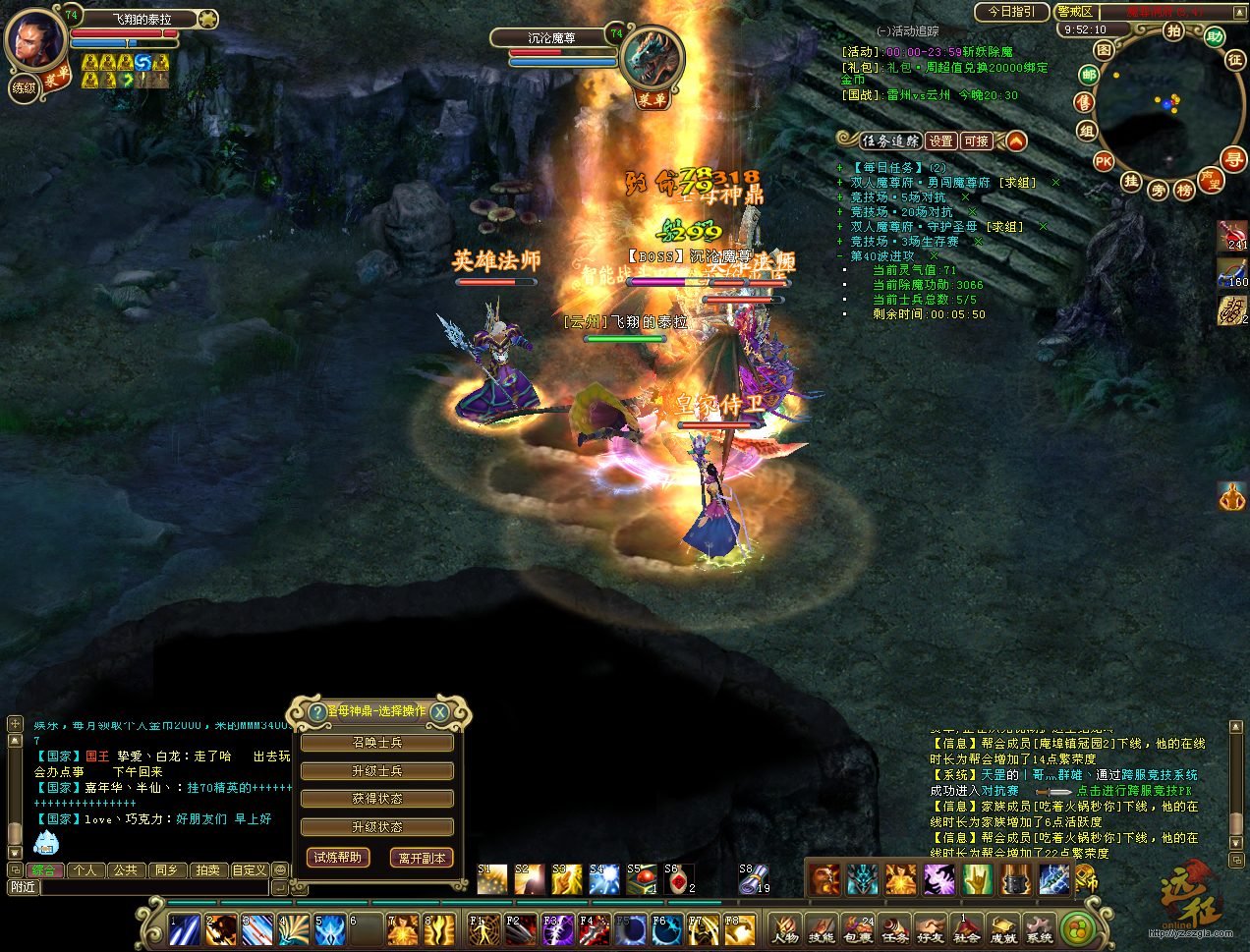Choose 召唤士兵 in the 圣母神鼎 dialog

[377, 743]
